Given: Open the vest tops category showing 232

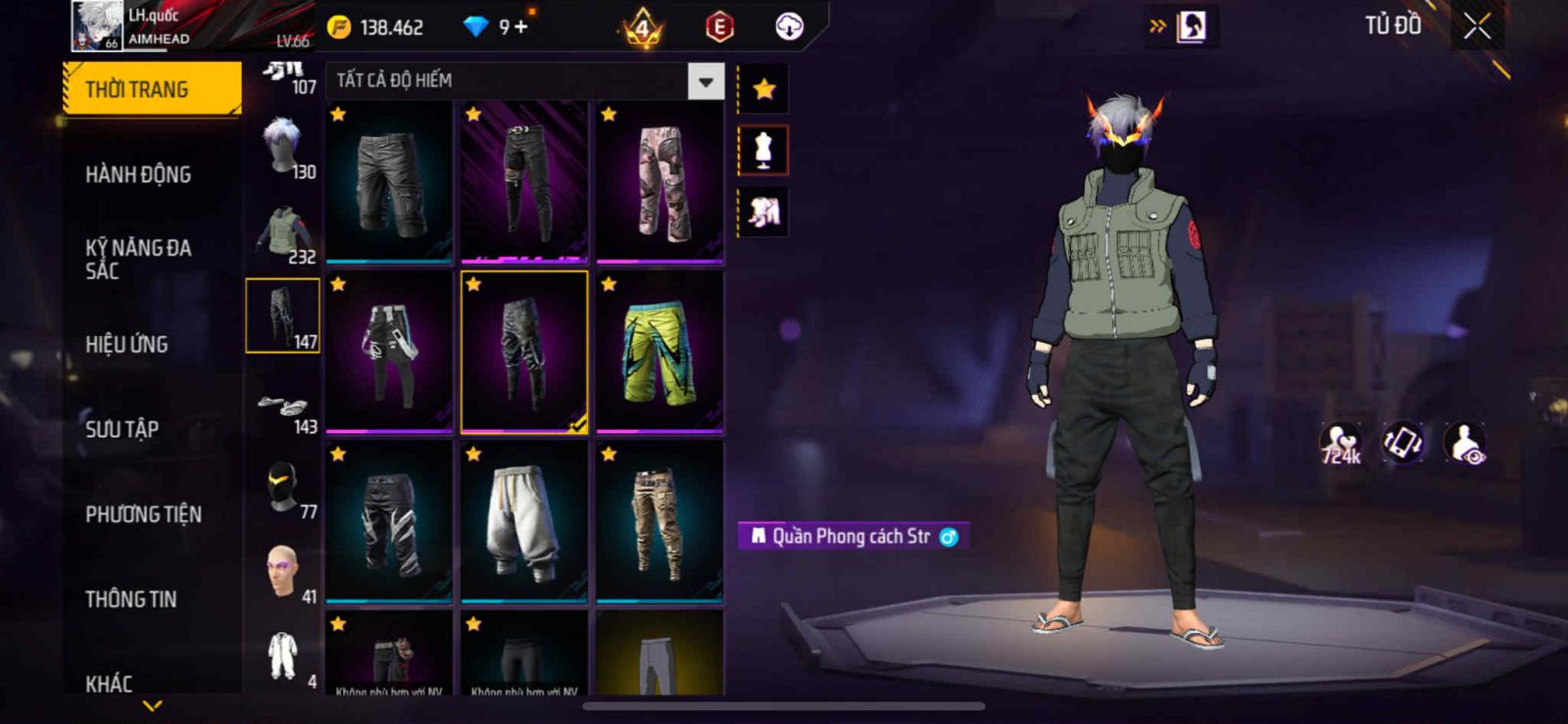Looking at the screenshot, I should coord(283,233).
